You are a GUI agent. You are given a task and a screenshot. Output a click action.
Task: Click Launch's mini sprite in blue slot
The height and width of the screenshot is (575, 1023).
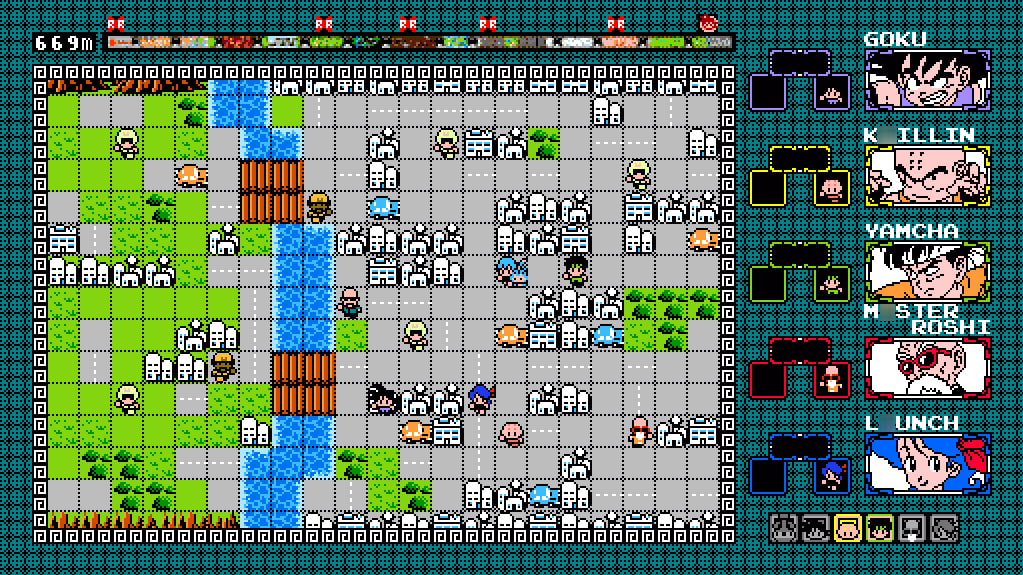click(x=831, y=476)
